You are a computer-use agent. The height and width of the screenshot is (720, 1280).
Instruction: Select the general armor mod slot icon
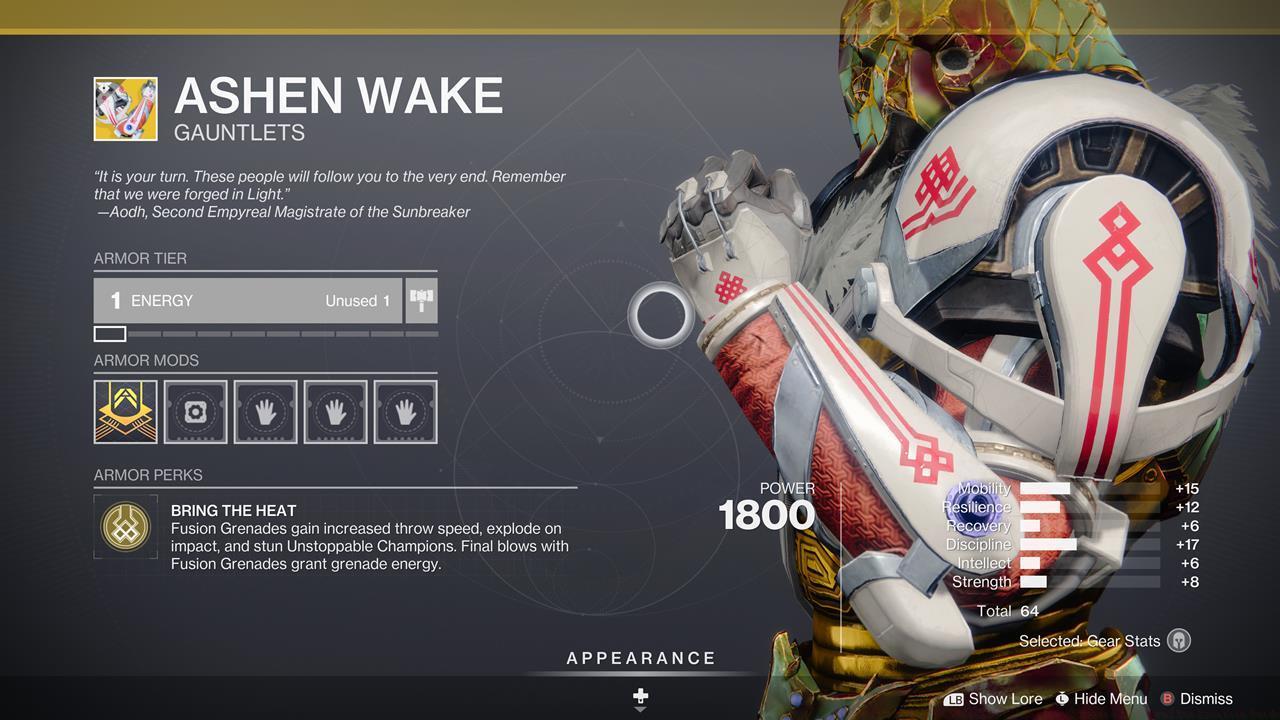click(196, 410)
